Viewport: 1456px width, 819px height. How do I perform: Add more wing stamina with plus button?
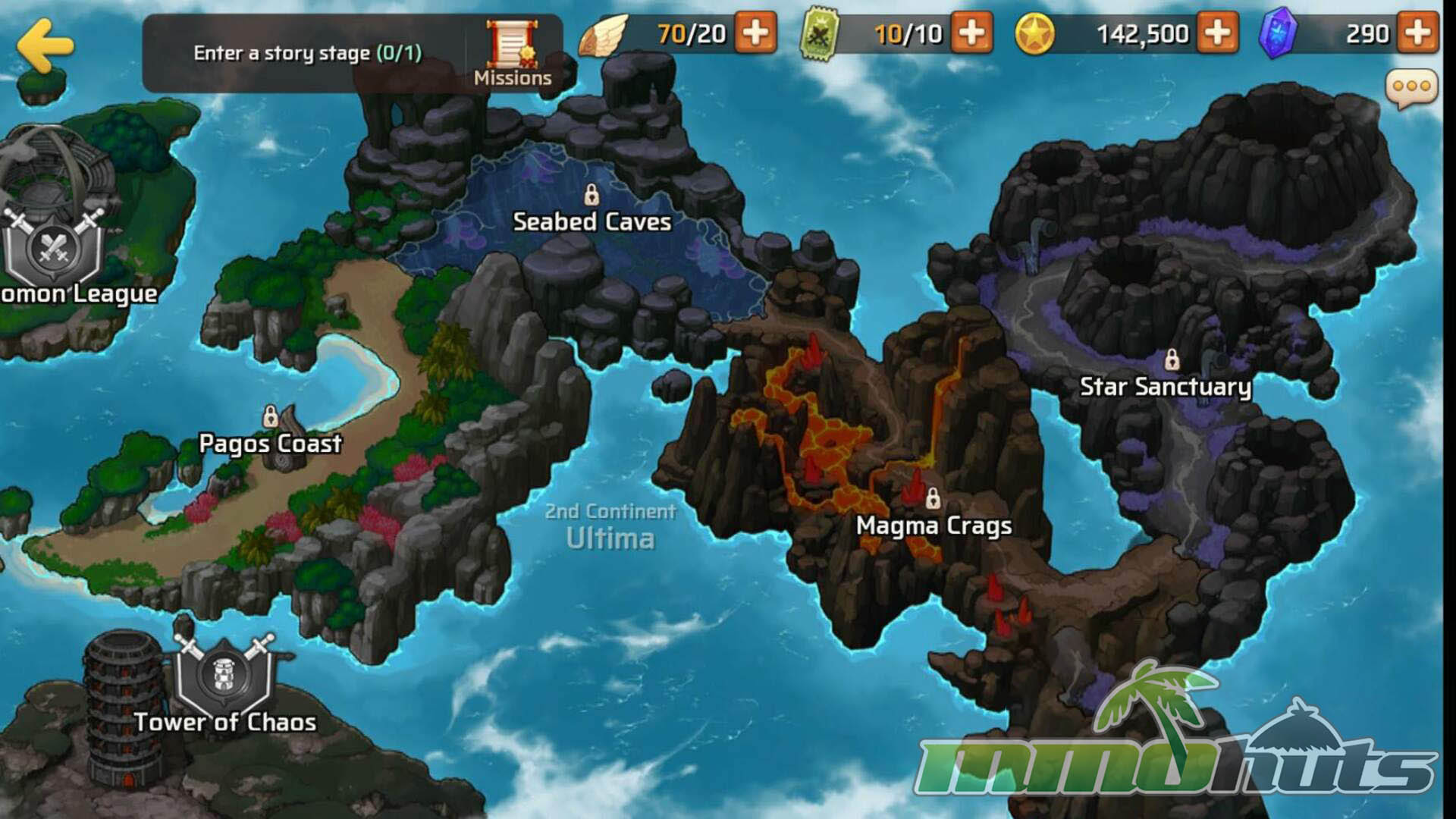[755, 33]
